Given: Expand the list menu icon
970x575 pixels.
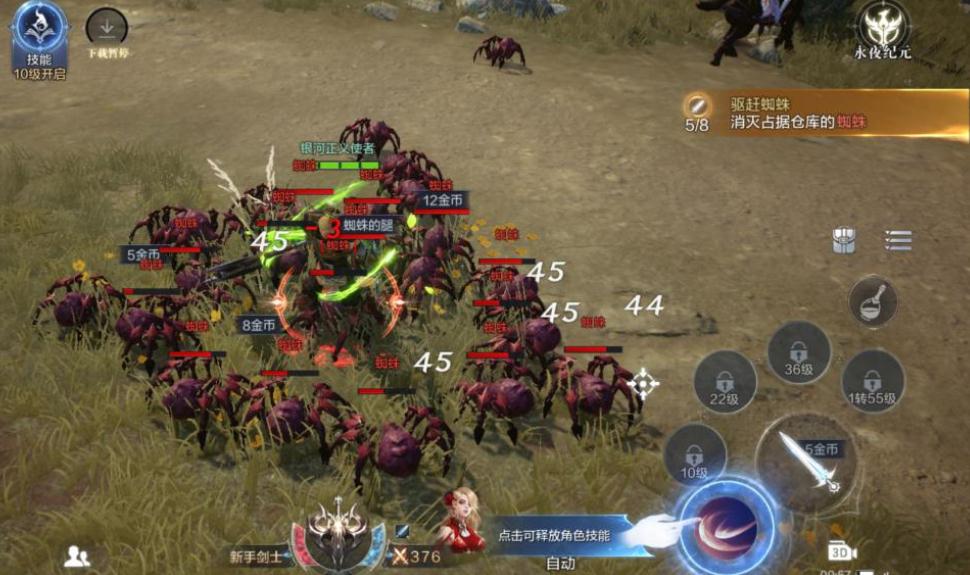Looking at the screenshot, I should coord(898,241).
